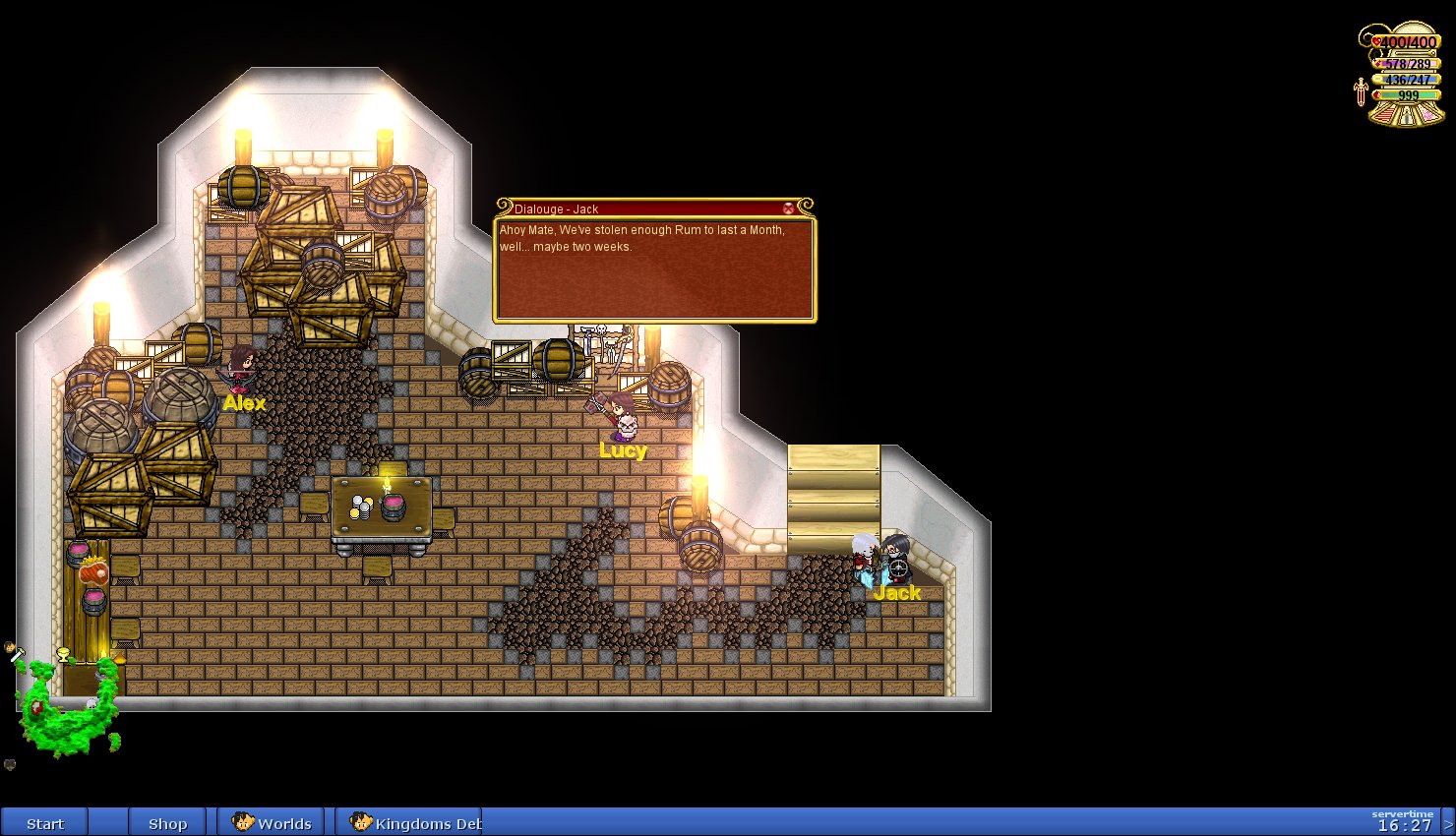Switch to the Worlds taskbar window
This screenshot has height=836, width=1456.
point(272,823)
